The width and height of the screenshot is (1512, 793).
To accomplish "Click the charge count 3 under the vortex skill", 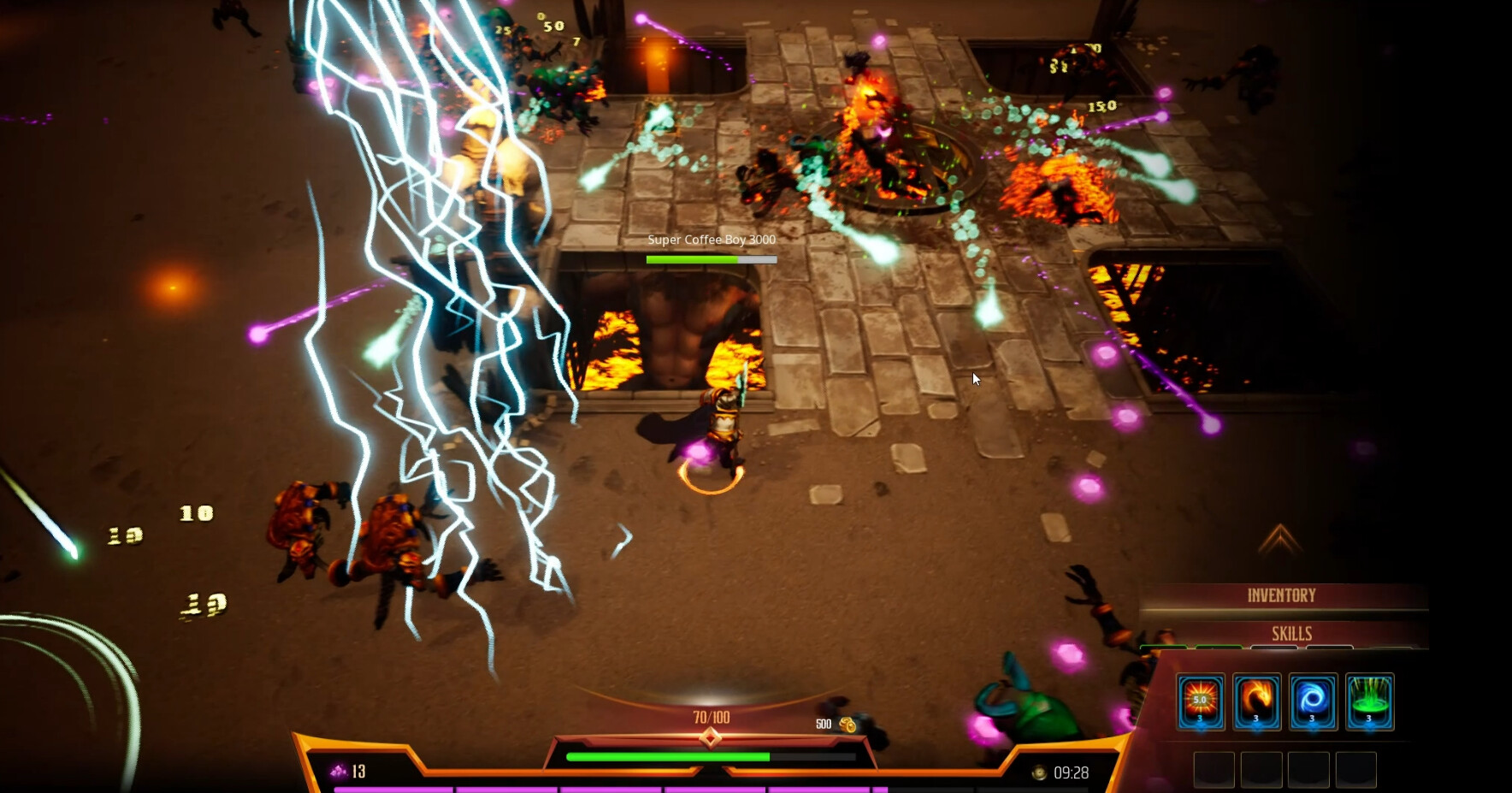I will (x=1312, y=719).
